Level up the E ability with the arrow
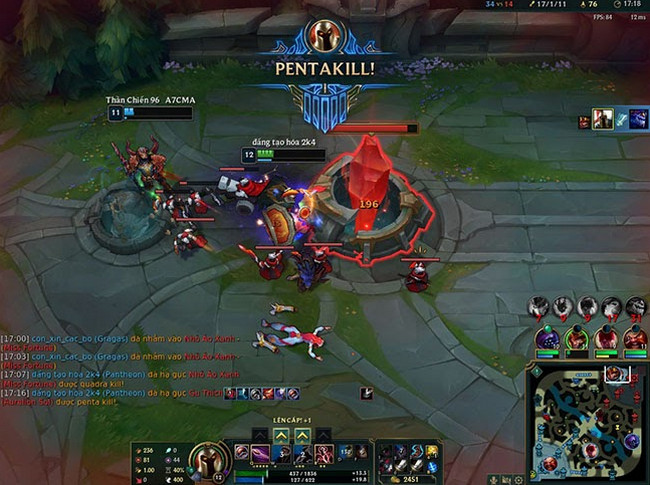The height and width of the screenshot is (485, 650). click(x=302, y=435)
